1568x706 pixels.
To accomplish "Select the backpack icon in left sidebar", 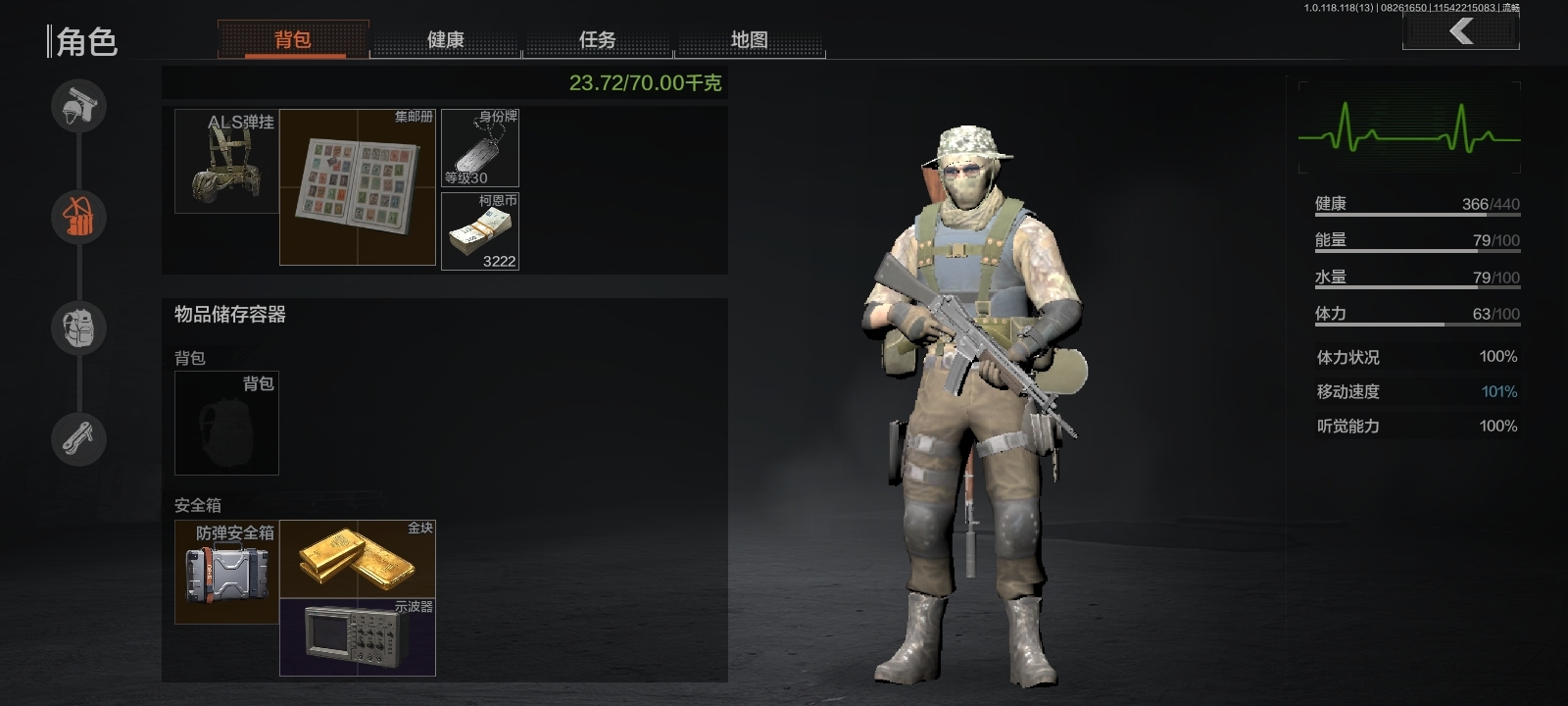I will [78, 328].
